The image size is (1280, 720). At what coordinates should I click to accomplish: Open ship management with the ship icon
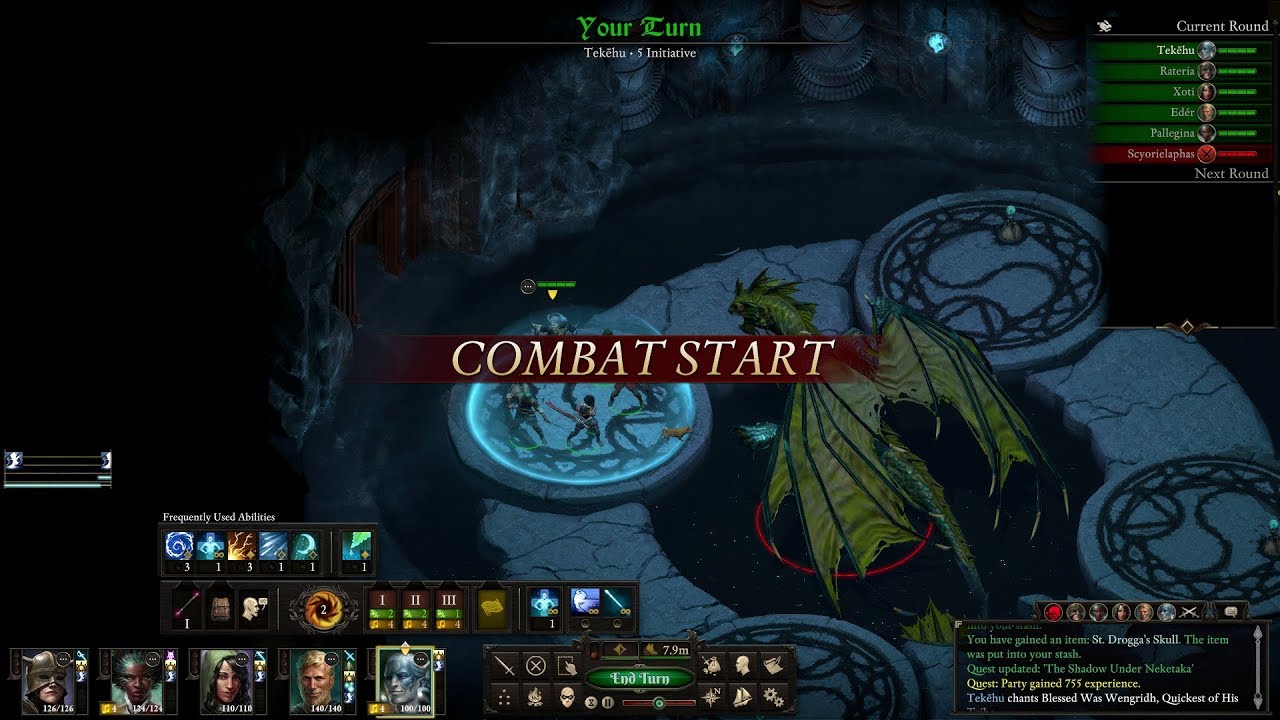click(x=740, y=696)
